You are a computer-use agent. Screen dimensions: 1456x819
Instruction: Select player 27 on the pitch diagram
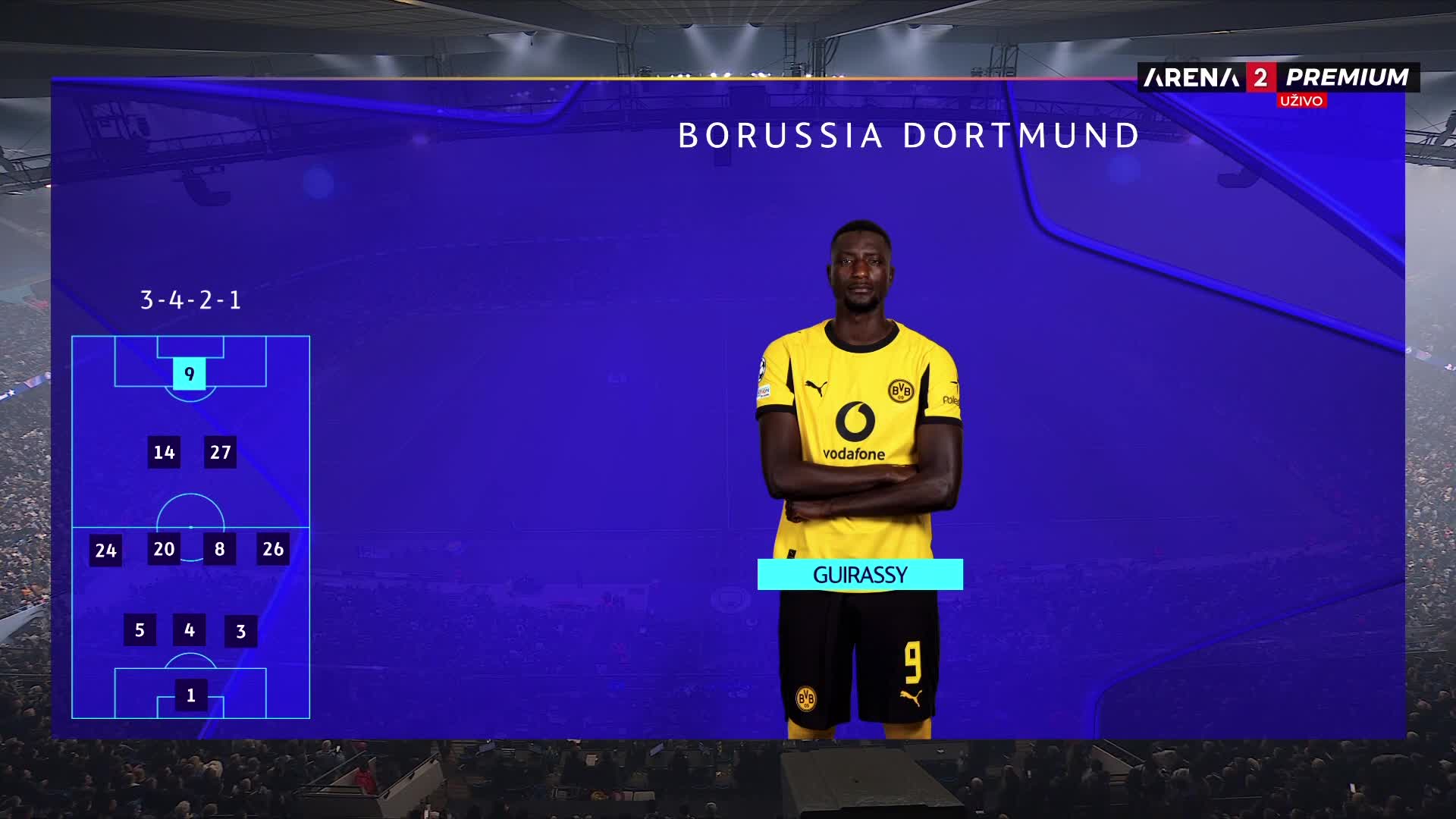coord(220,453)
